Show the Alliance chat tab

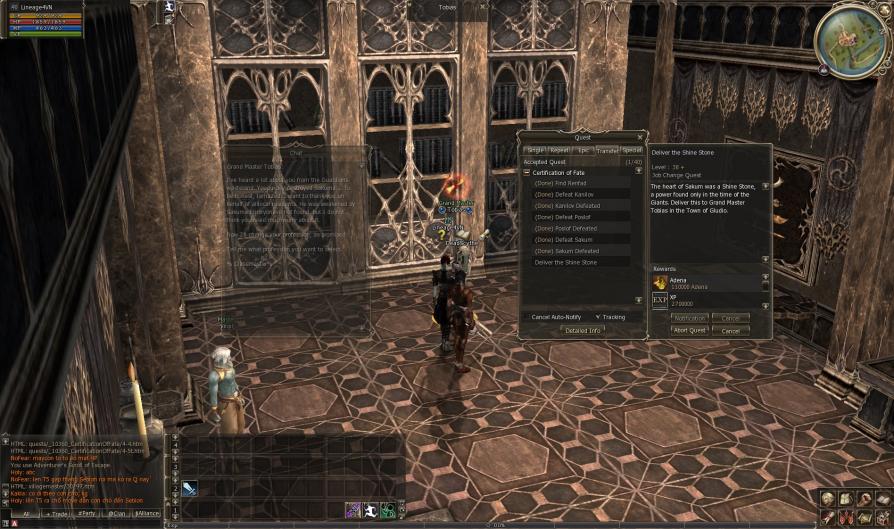147,513
